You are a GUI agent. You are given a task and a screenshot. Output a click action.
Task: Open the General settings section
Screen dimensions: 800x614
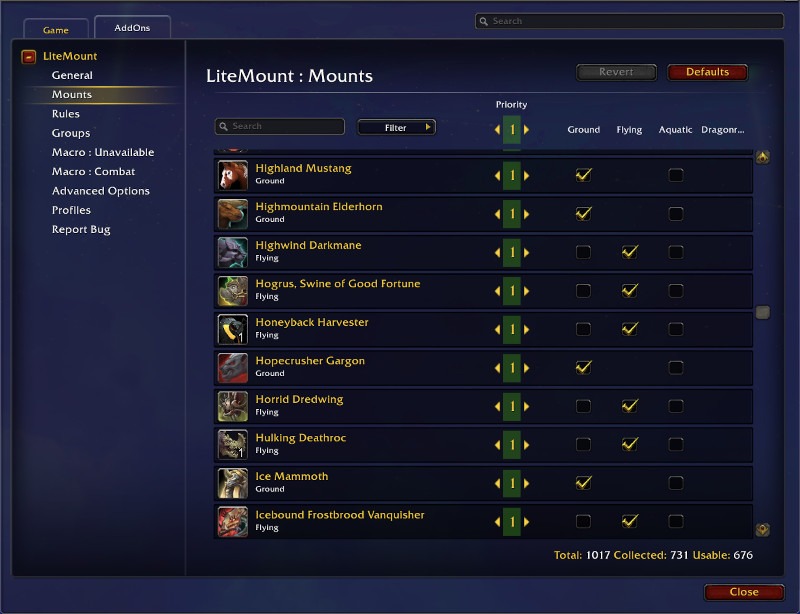click(72, 75)
